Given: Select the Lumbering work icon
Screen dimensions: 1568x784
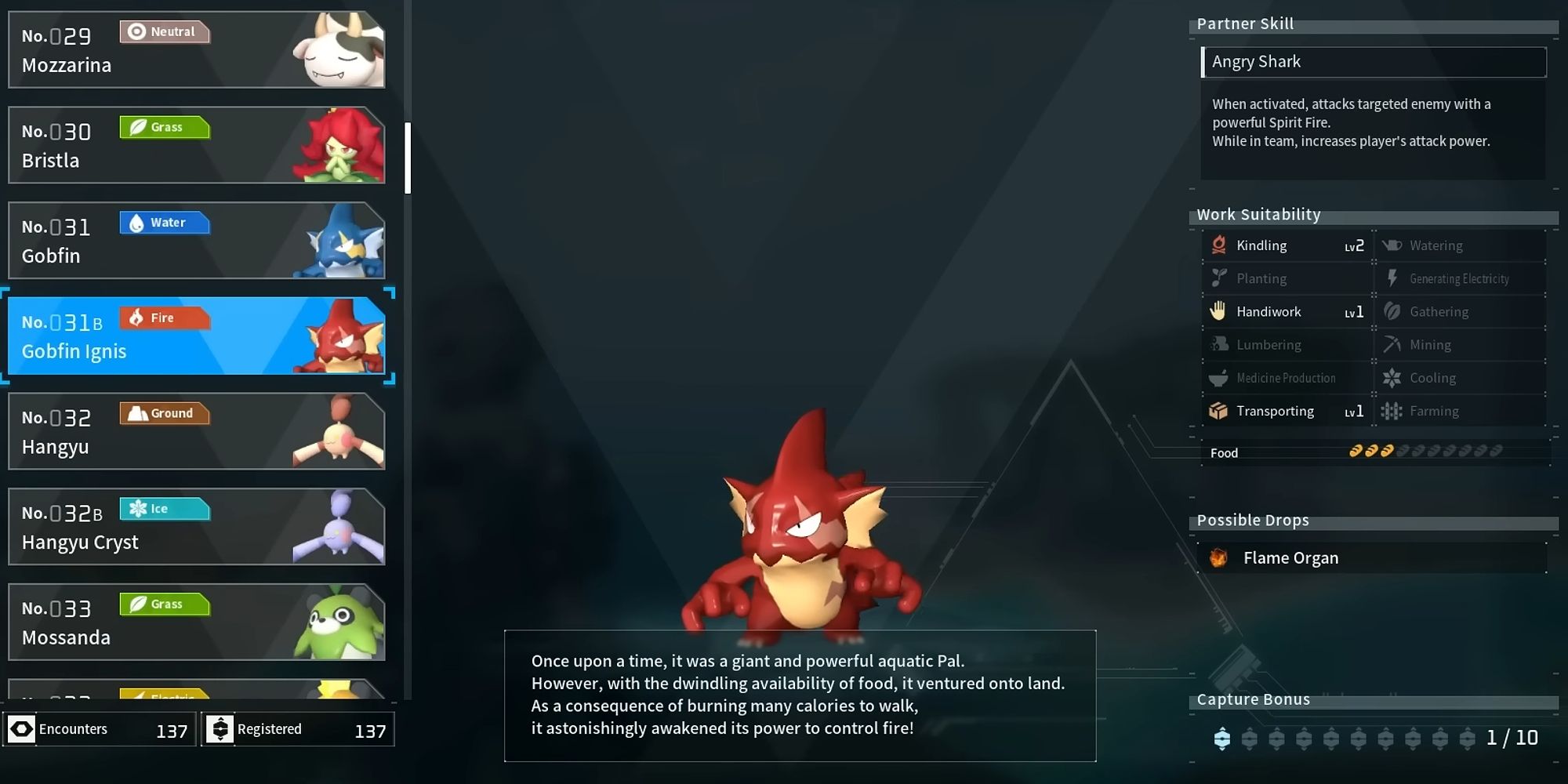Looking at the screenshot, I should tap(1220, 344).
